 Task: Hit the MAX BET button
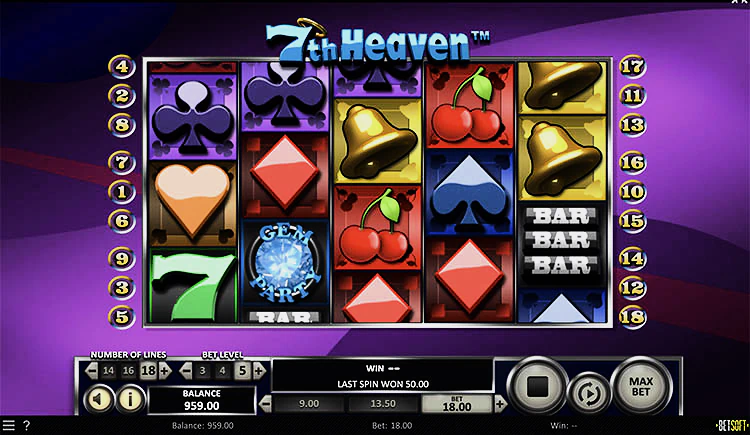[638, 383]
